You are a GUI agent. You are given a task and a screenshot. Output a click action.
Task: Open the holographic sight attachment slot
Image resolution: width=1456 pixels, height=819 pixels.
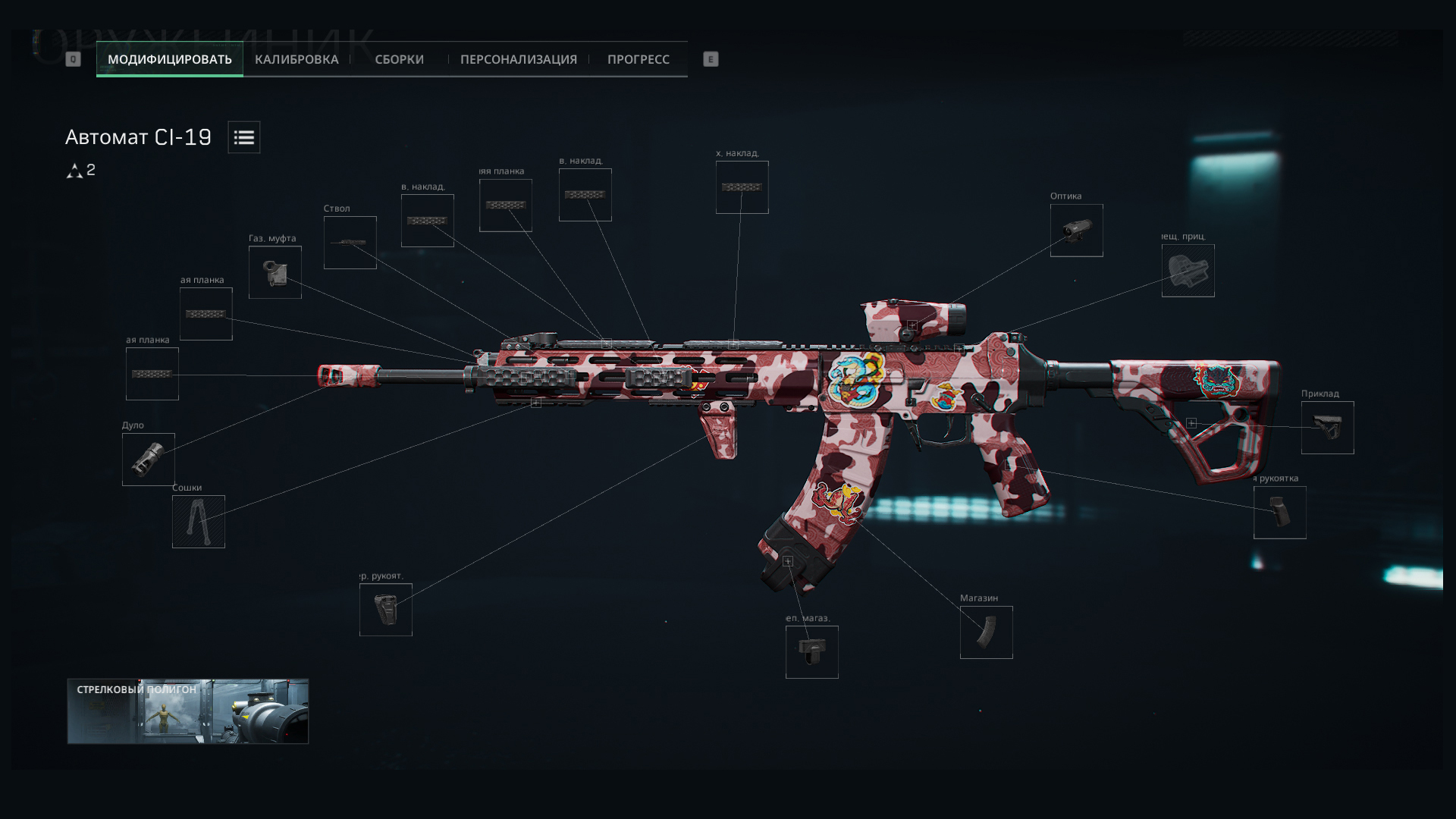click(x=1188, y=271)
